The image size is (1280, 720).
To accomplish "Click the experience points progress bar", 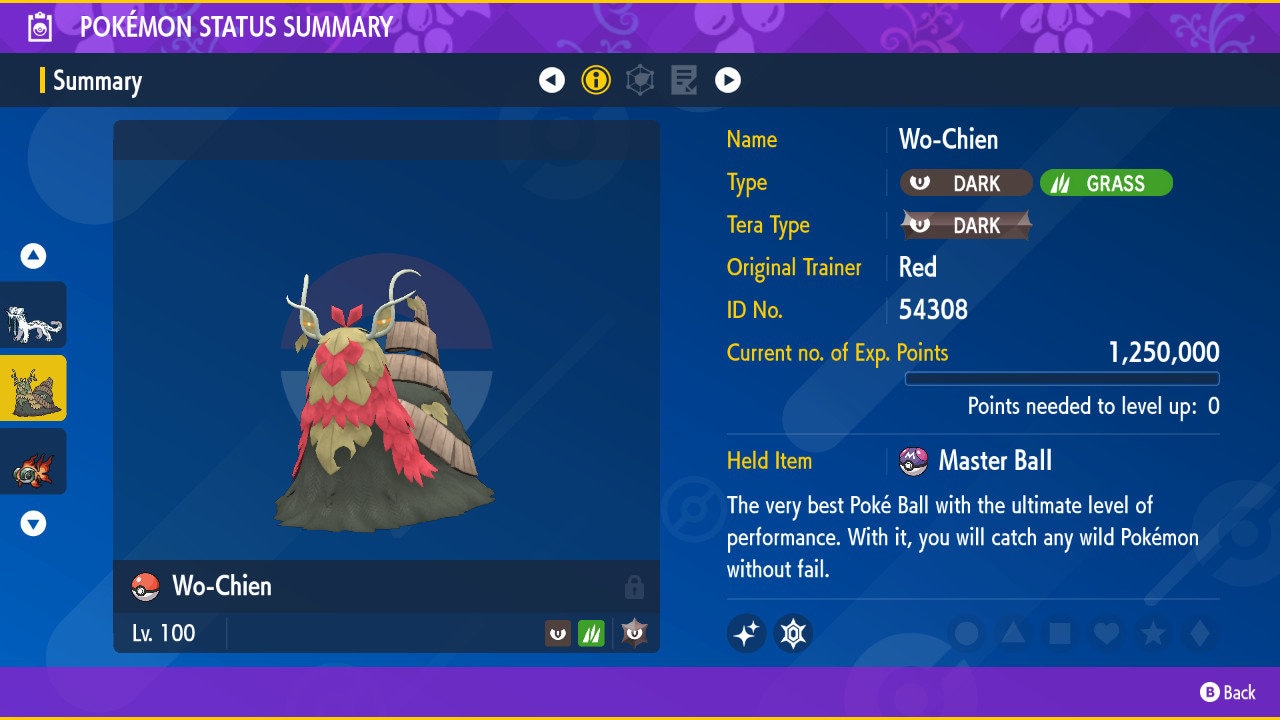I will (x=1063, y=379).
